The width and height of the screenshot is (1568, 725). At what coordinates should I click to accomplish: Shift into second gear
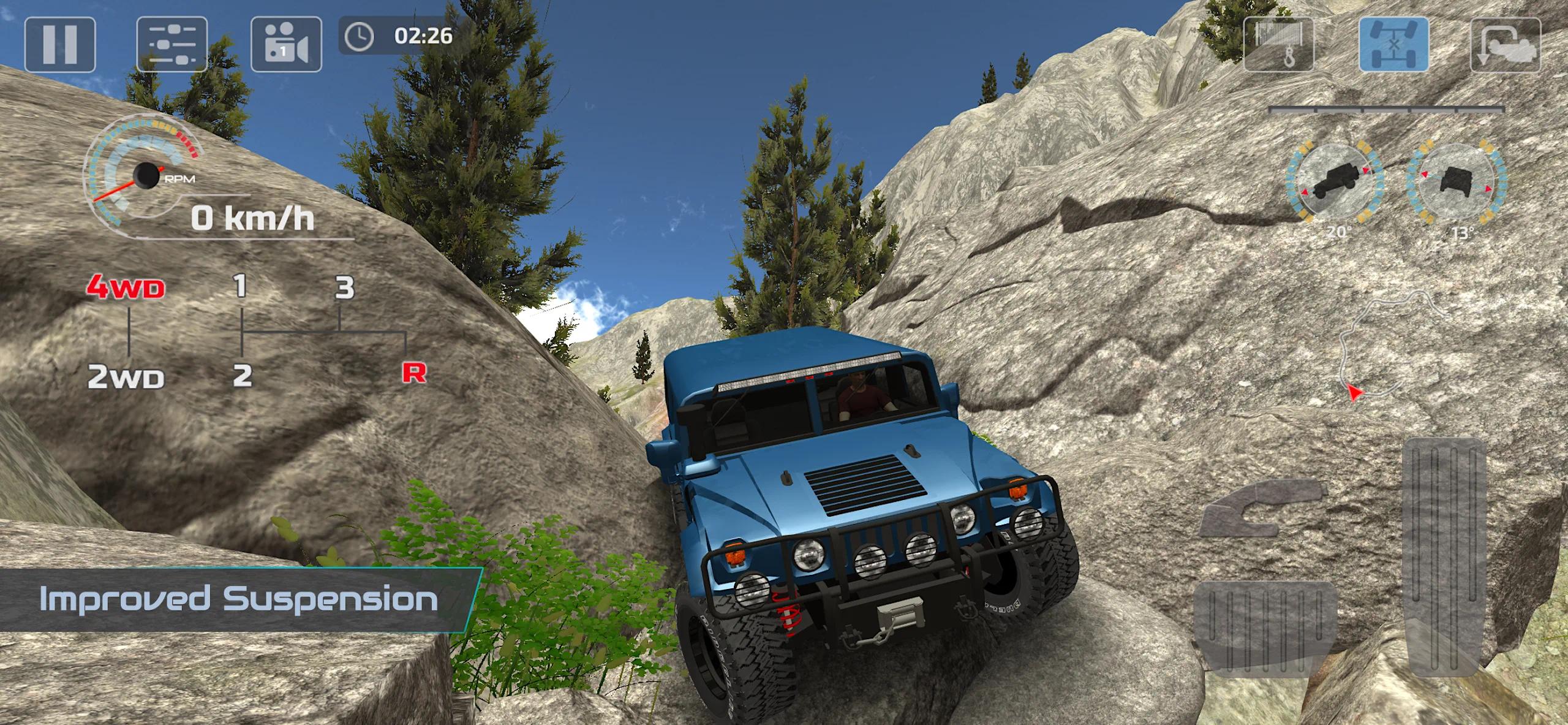pyautogui.click(x=243, y=375)
